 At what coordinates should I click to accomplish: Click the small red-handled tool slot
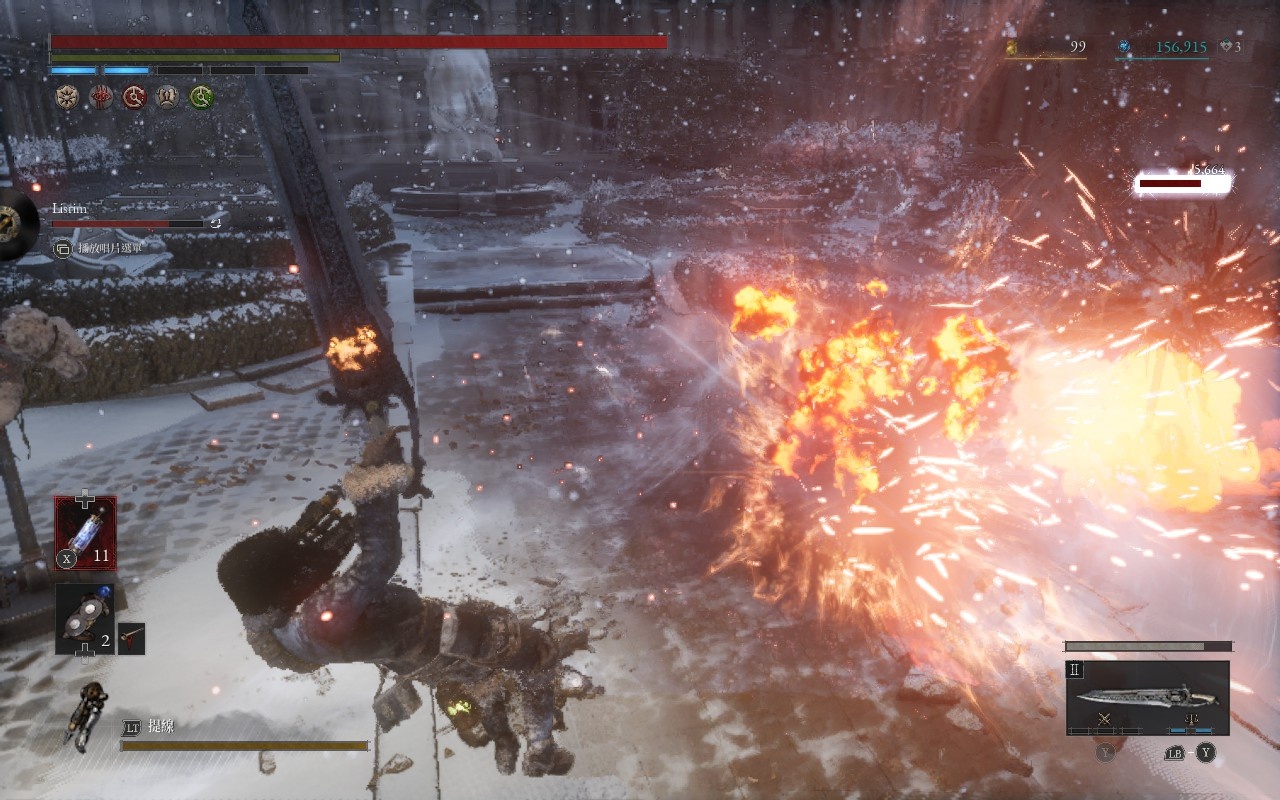pos(131,638)
